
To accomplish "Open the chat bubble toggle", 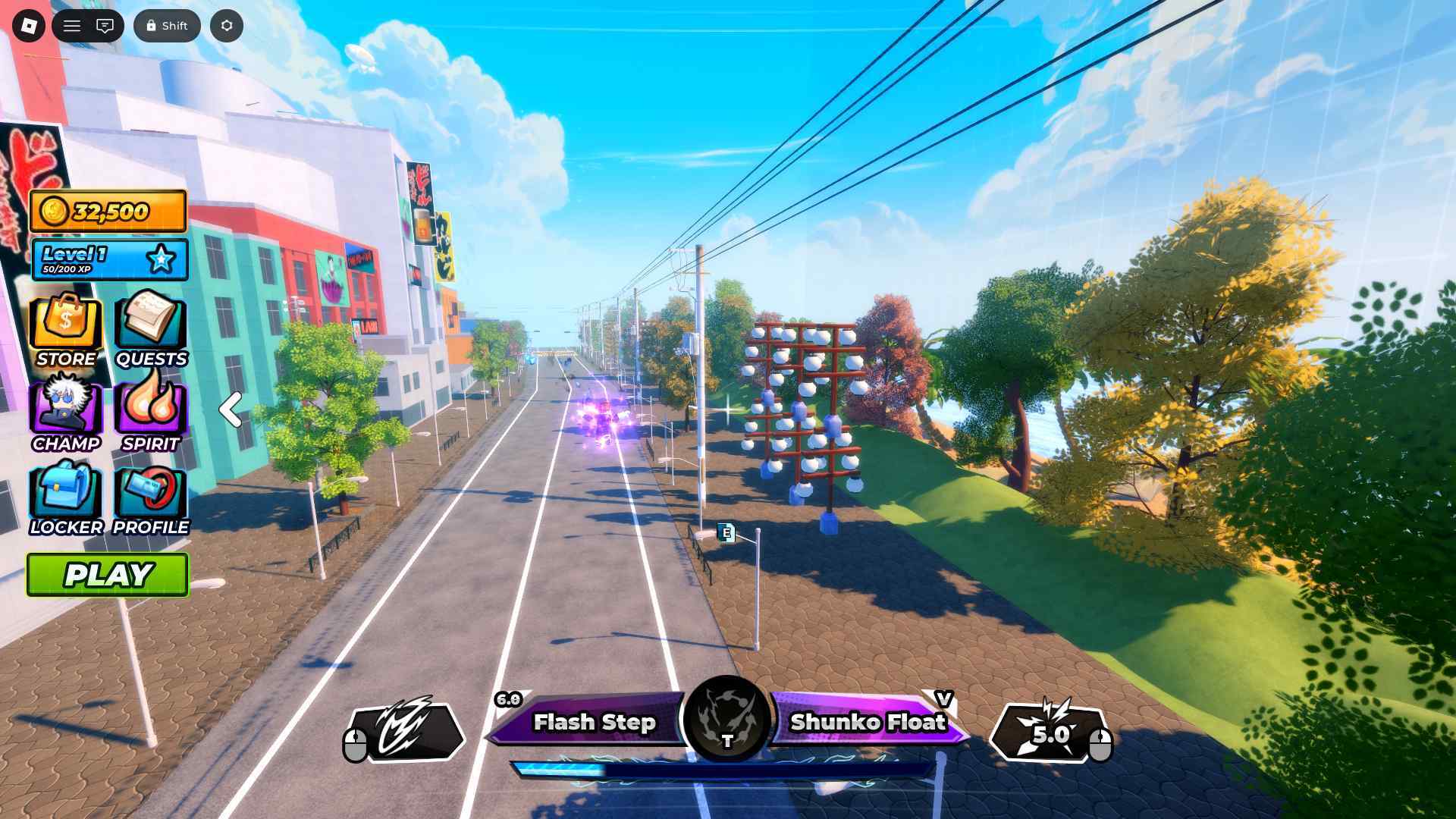I will [x=105, y=25].
